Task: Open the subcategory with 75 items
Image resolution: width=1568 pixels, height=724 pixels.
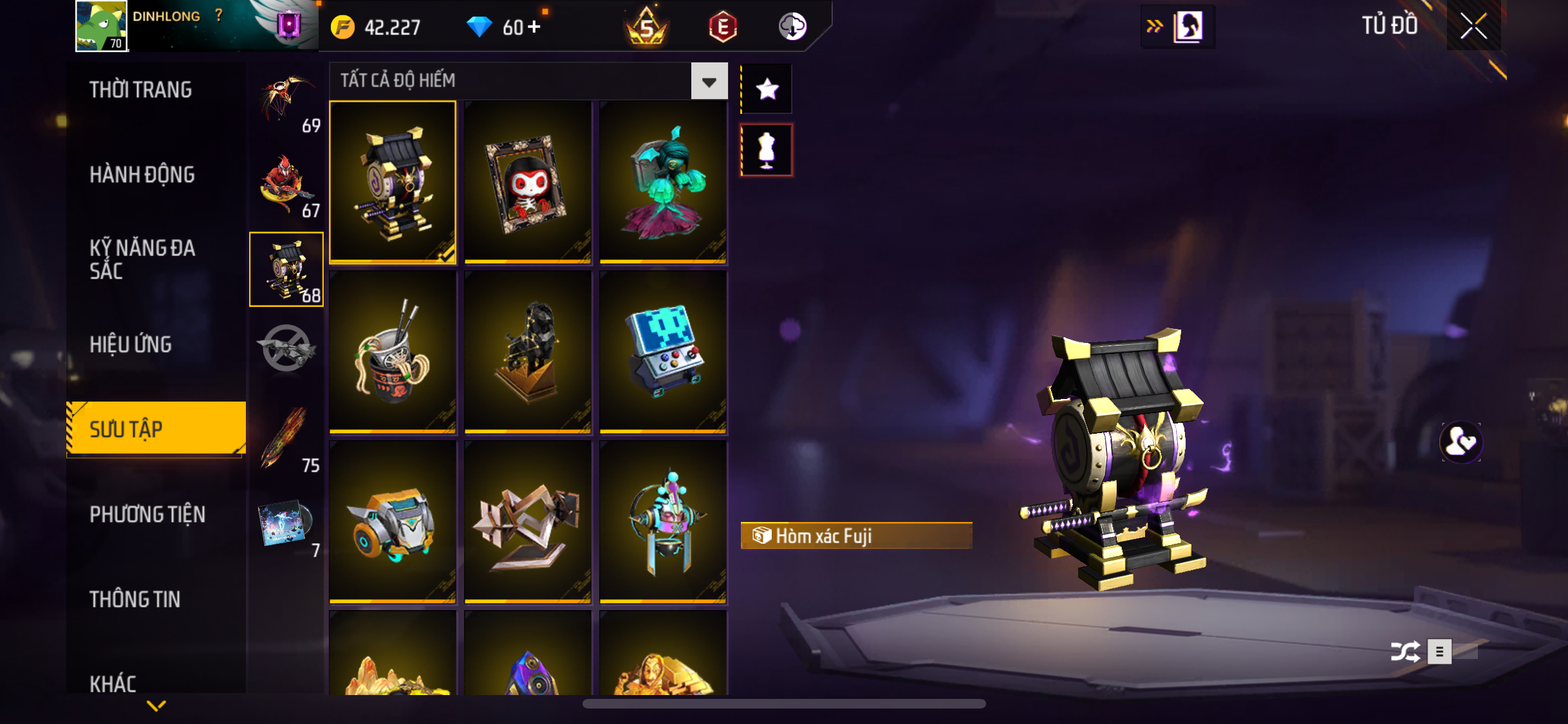Action: point(286,439)
